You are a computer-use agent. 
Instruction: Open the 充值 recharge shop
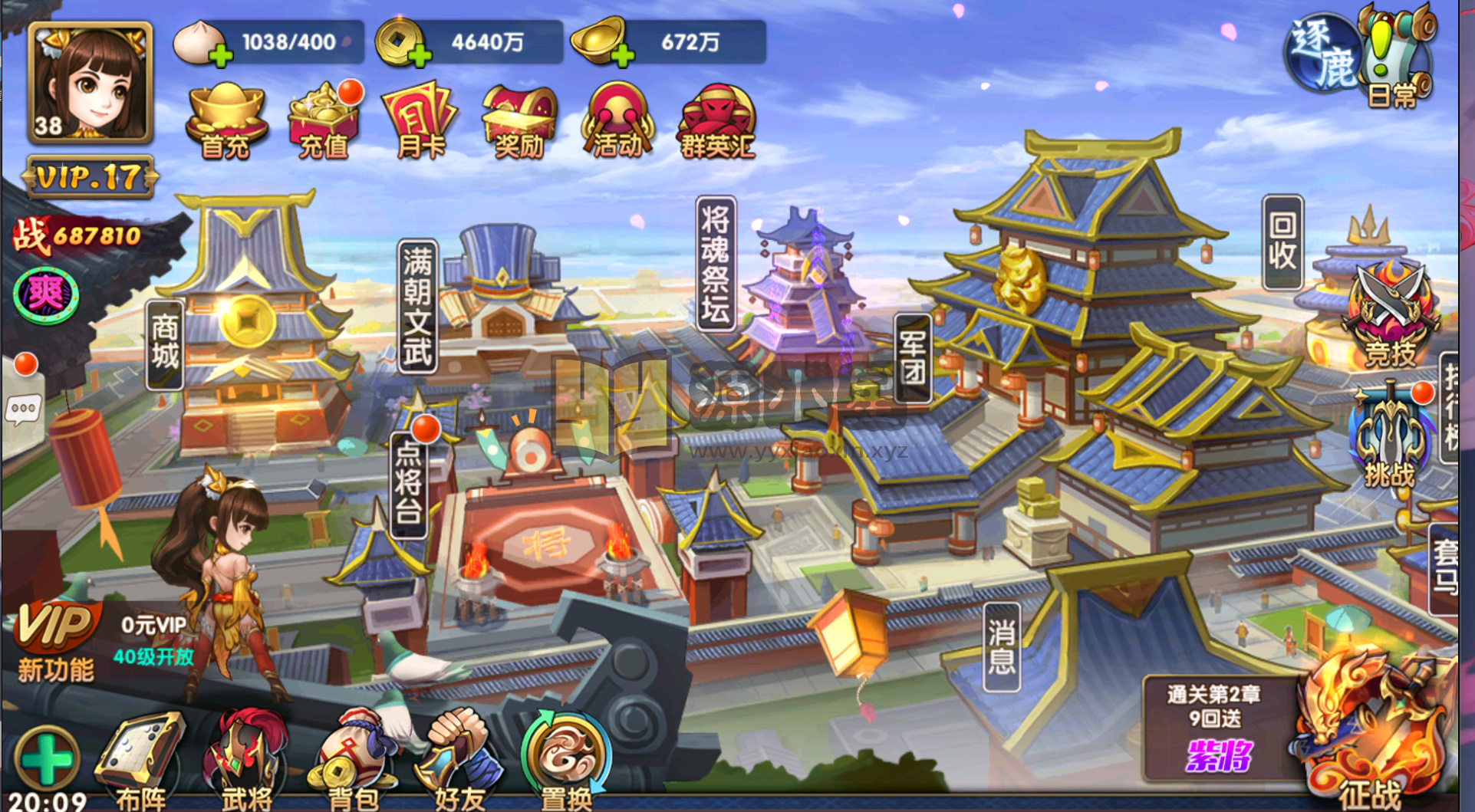pyautogui.click(x=324, y=121)
